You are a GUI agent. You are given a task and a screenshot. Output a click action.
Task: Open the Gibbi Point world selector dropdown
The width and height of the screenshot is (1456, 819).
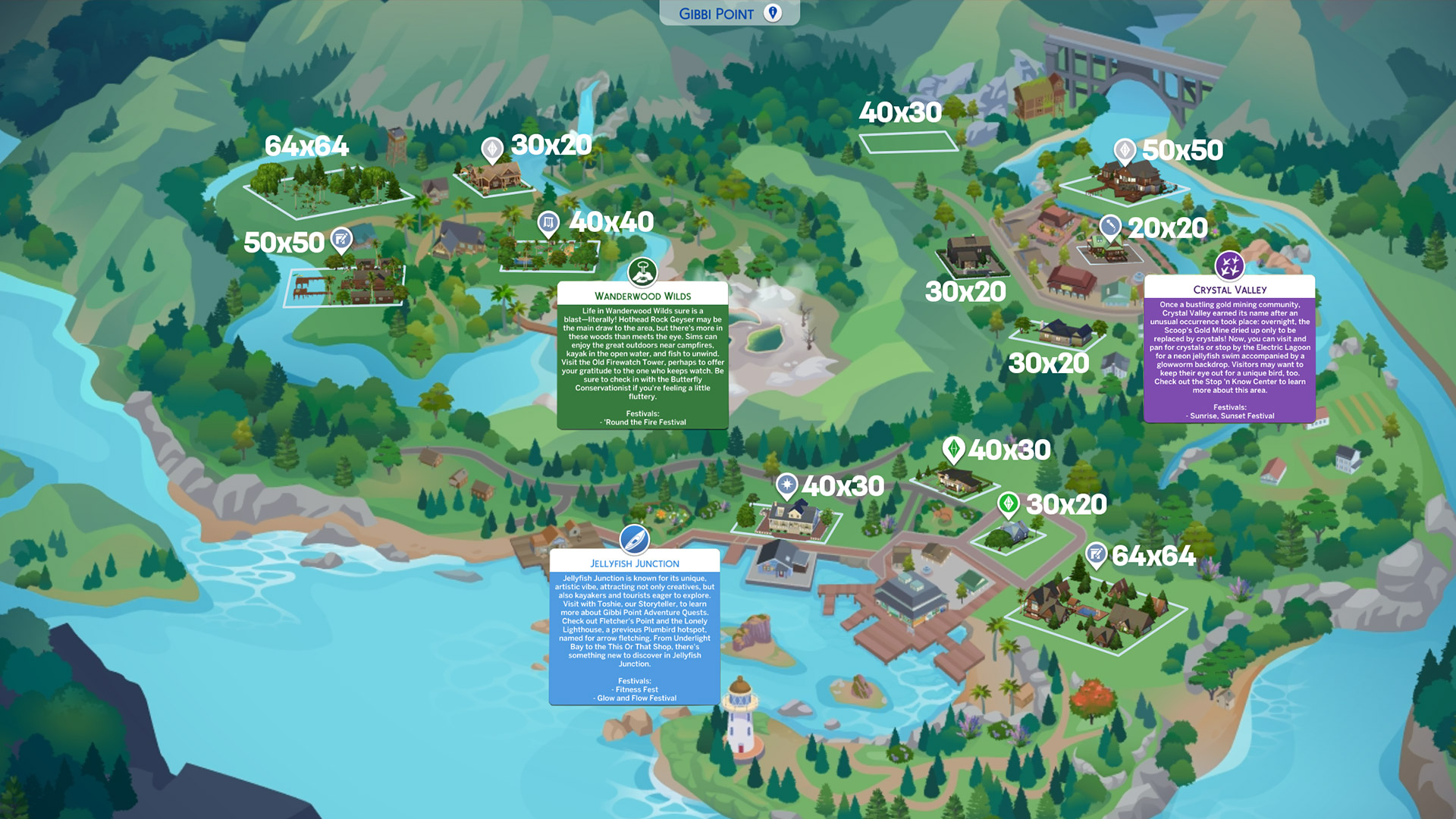[773, 13]
